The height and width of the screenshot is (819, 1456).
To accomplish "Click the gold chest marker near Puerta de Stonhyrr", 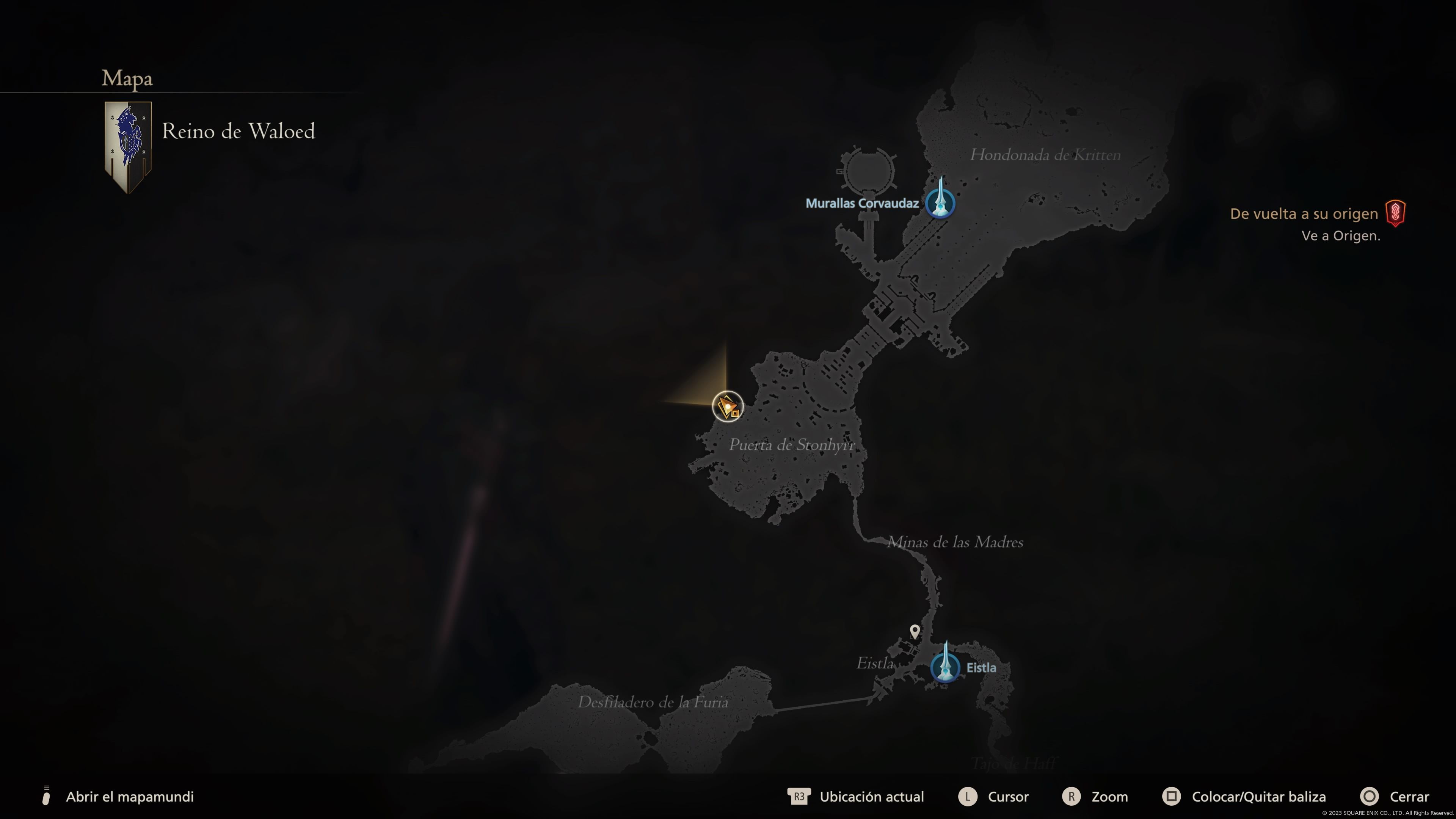I will 728,406.
